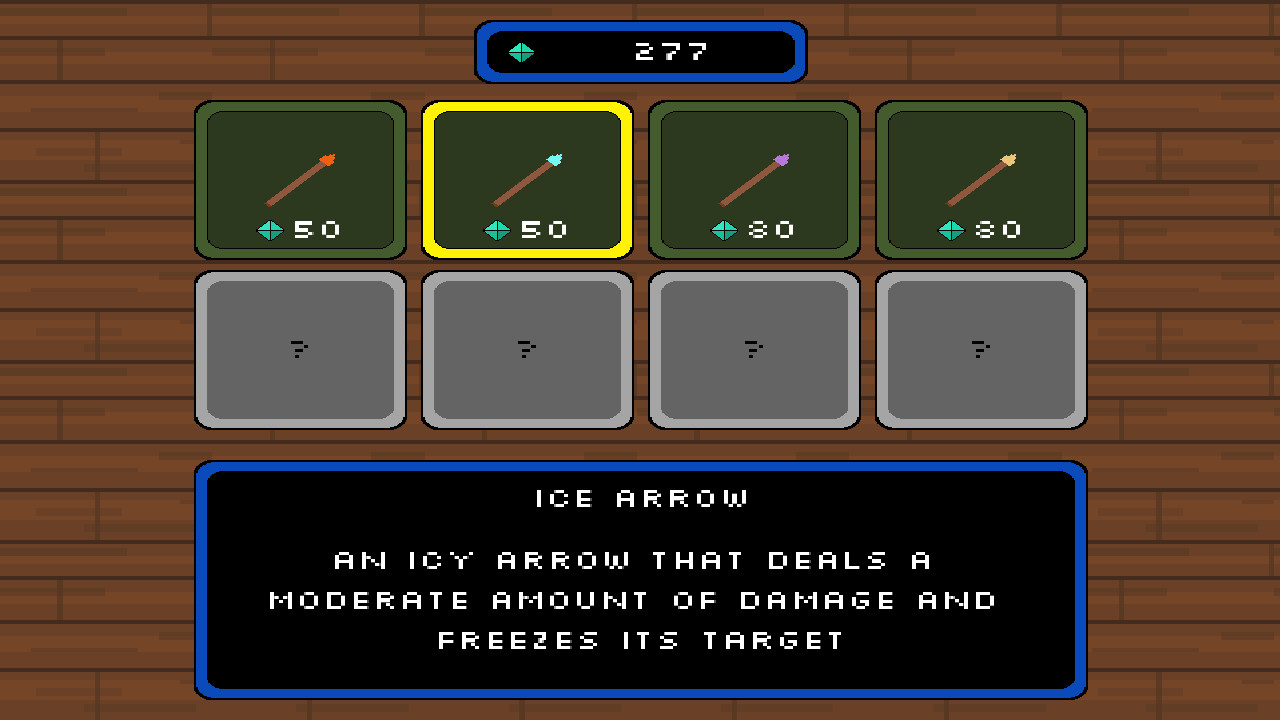Click the Ice Arrow title text
This screenshot has height=720, width=1280.
point(640,498)
